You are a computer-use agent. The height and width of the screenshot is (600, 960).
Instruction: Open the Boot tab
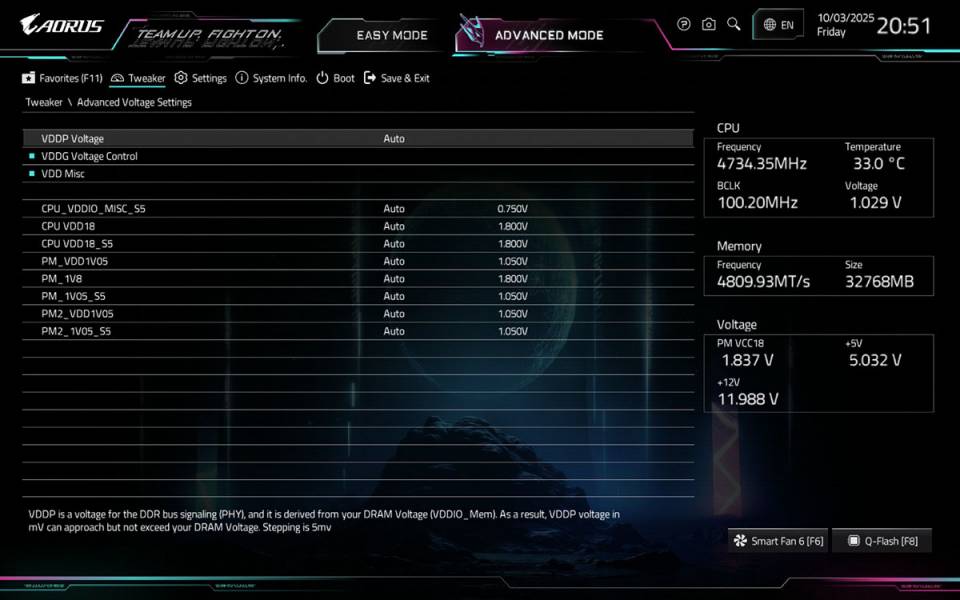[336, 78]
